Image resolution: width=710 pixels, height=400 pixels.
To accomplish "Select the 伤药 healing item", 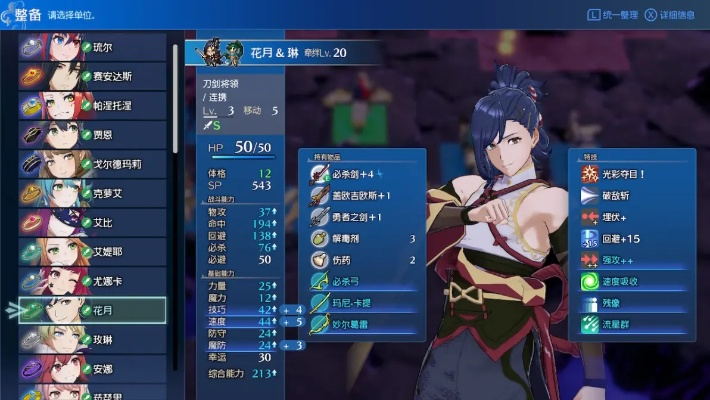I will 366,260.
